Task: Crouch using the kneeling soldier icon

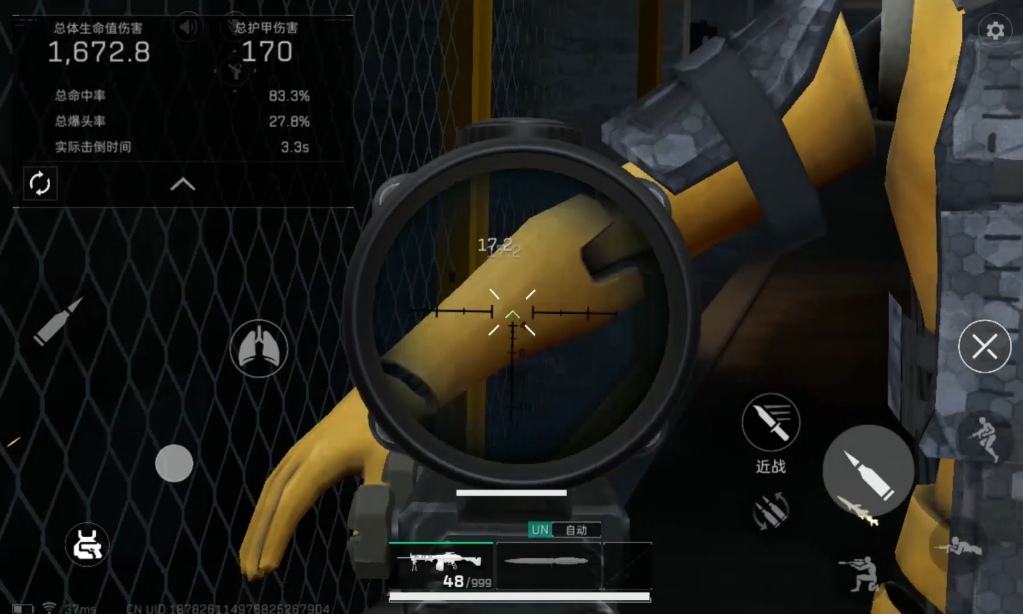Action: (x=859, y=575)
